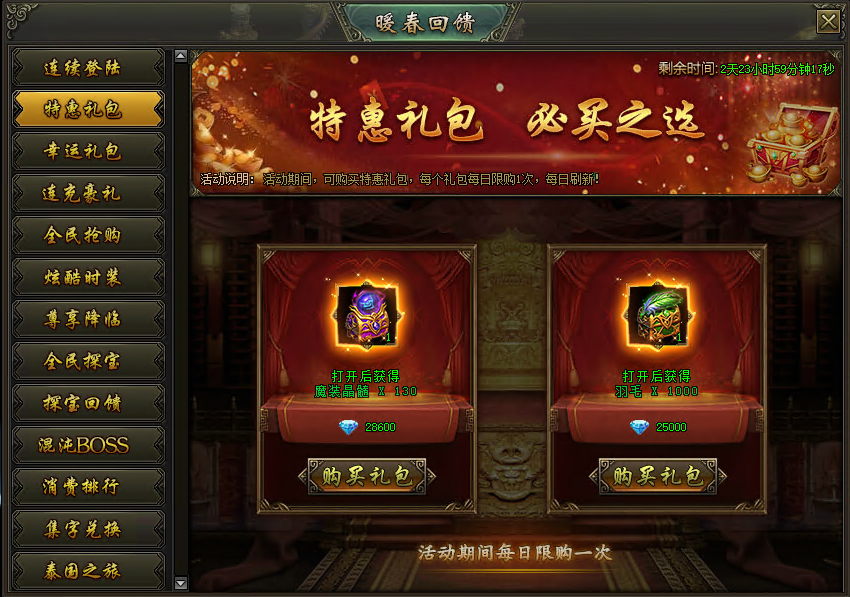The image size is (850, 597).
Task: Buy the 魔装晶髓 gift pack for 28600
Action: point(367,476)
